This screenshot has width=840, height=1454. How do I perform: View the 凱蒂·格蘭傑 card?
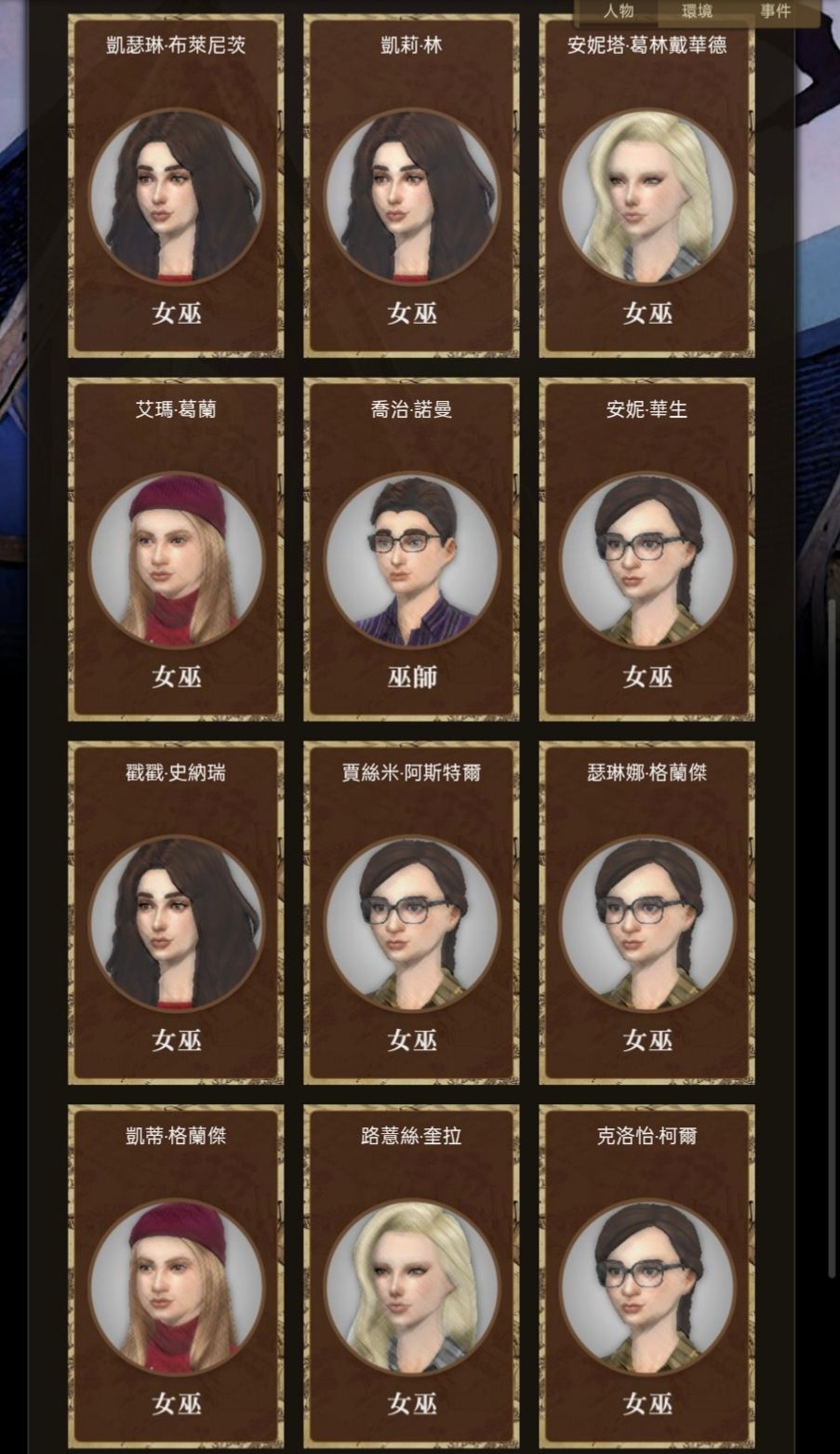click(176, 1276)
